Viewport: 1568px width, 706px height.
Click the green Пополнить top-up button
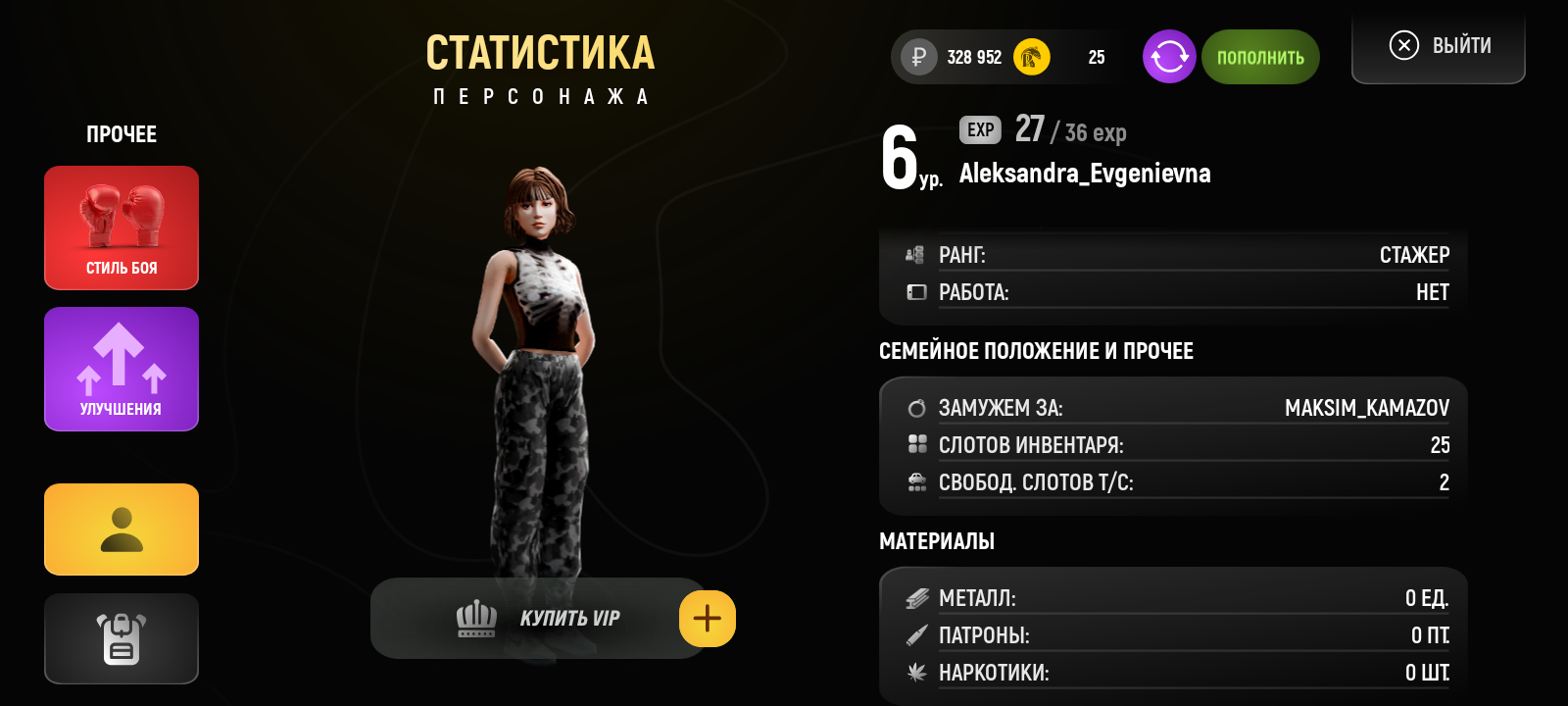point(1260,57)
